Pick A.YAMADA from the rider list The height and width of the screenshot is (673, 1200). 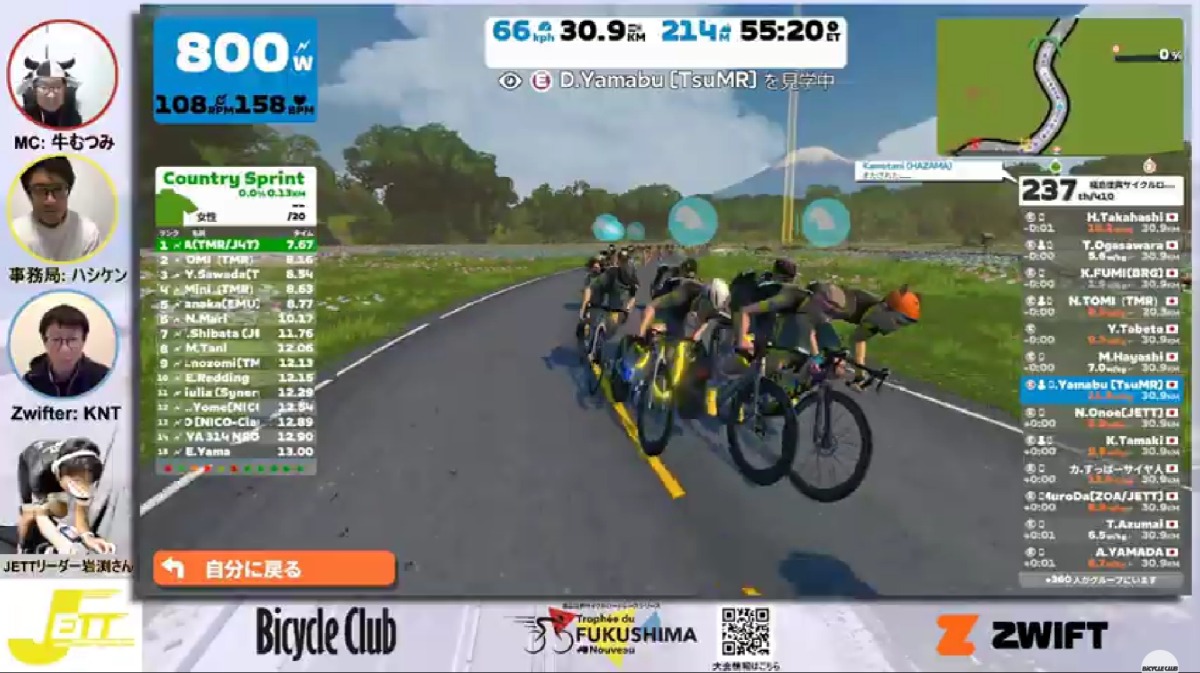click(x=1101, y=557)
